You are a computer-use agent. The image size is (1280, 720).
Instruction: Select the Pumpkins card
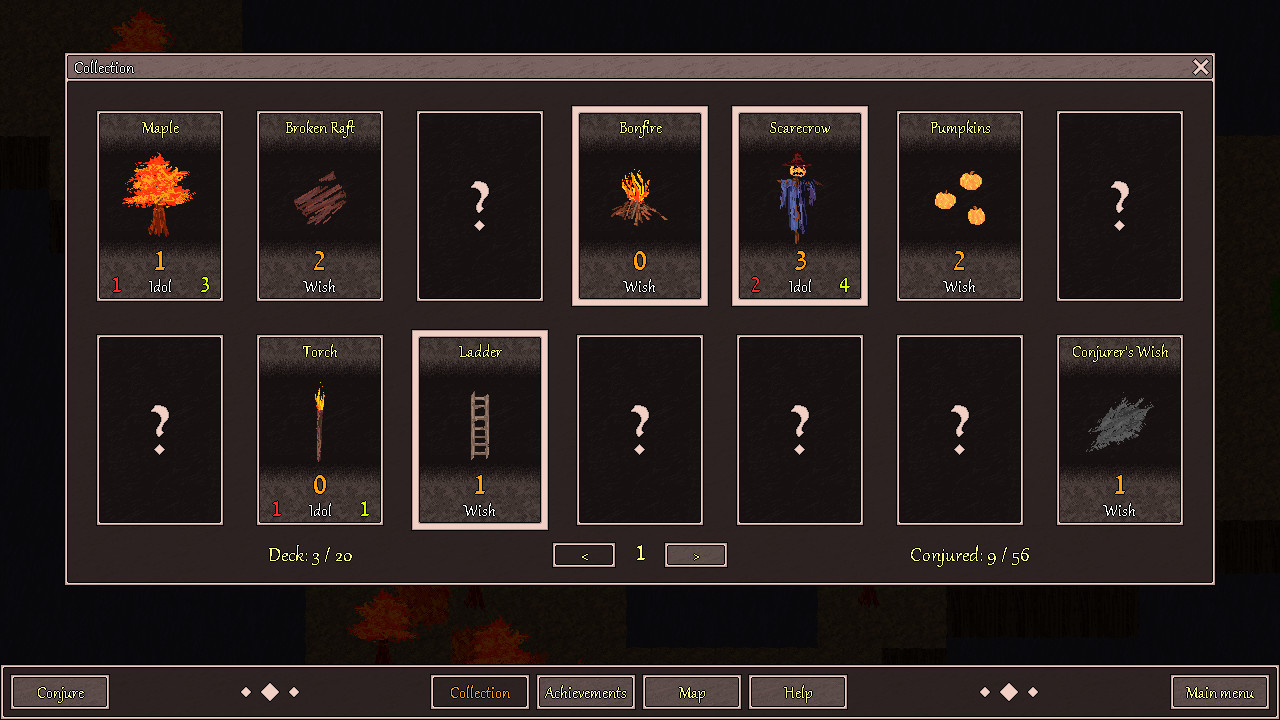(x=959, y=206)
